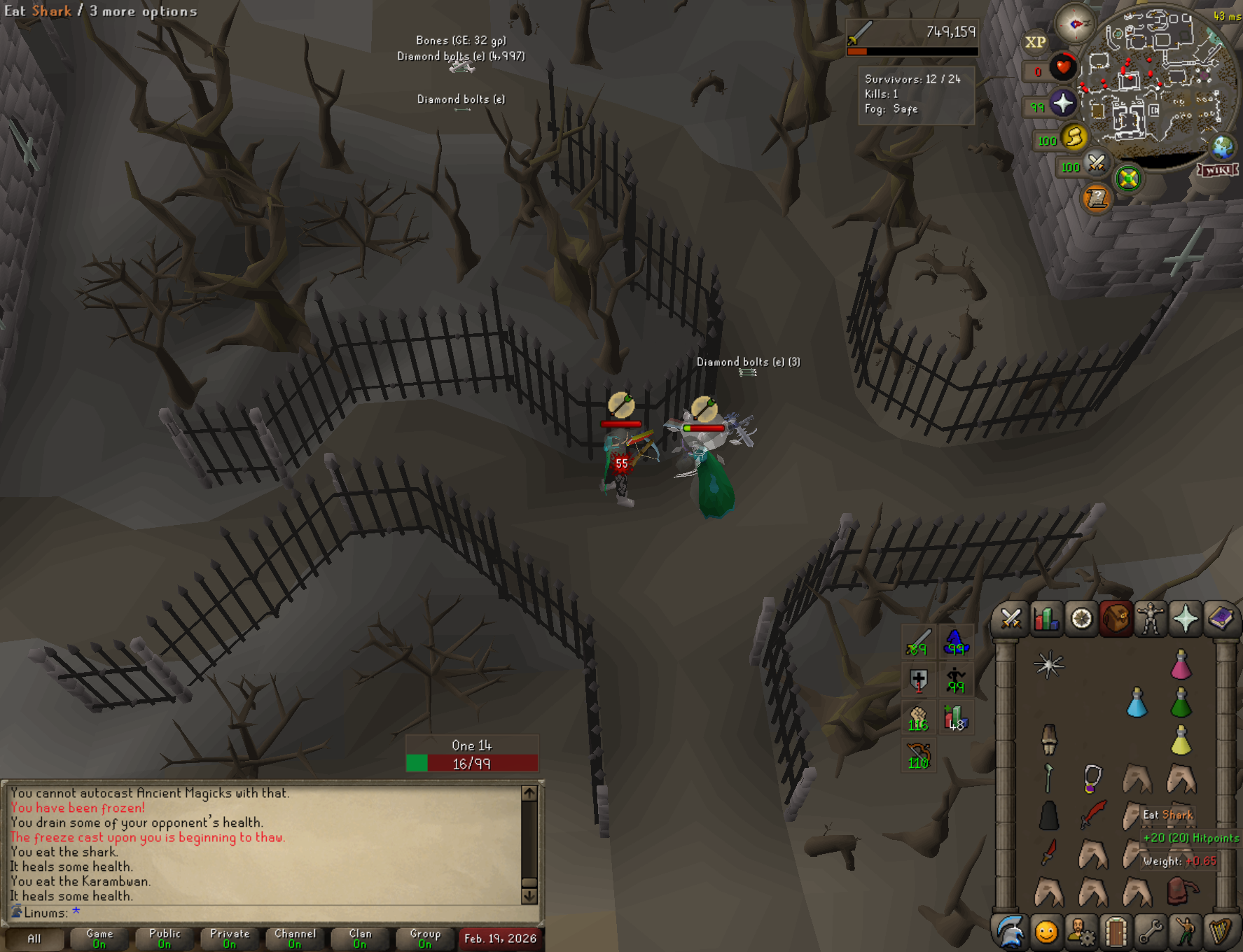The height and width of the screenshot is (952, 1243).
Task: Open the world map globe
Action: (x=1223, y=147)
